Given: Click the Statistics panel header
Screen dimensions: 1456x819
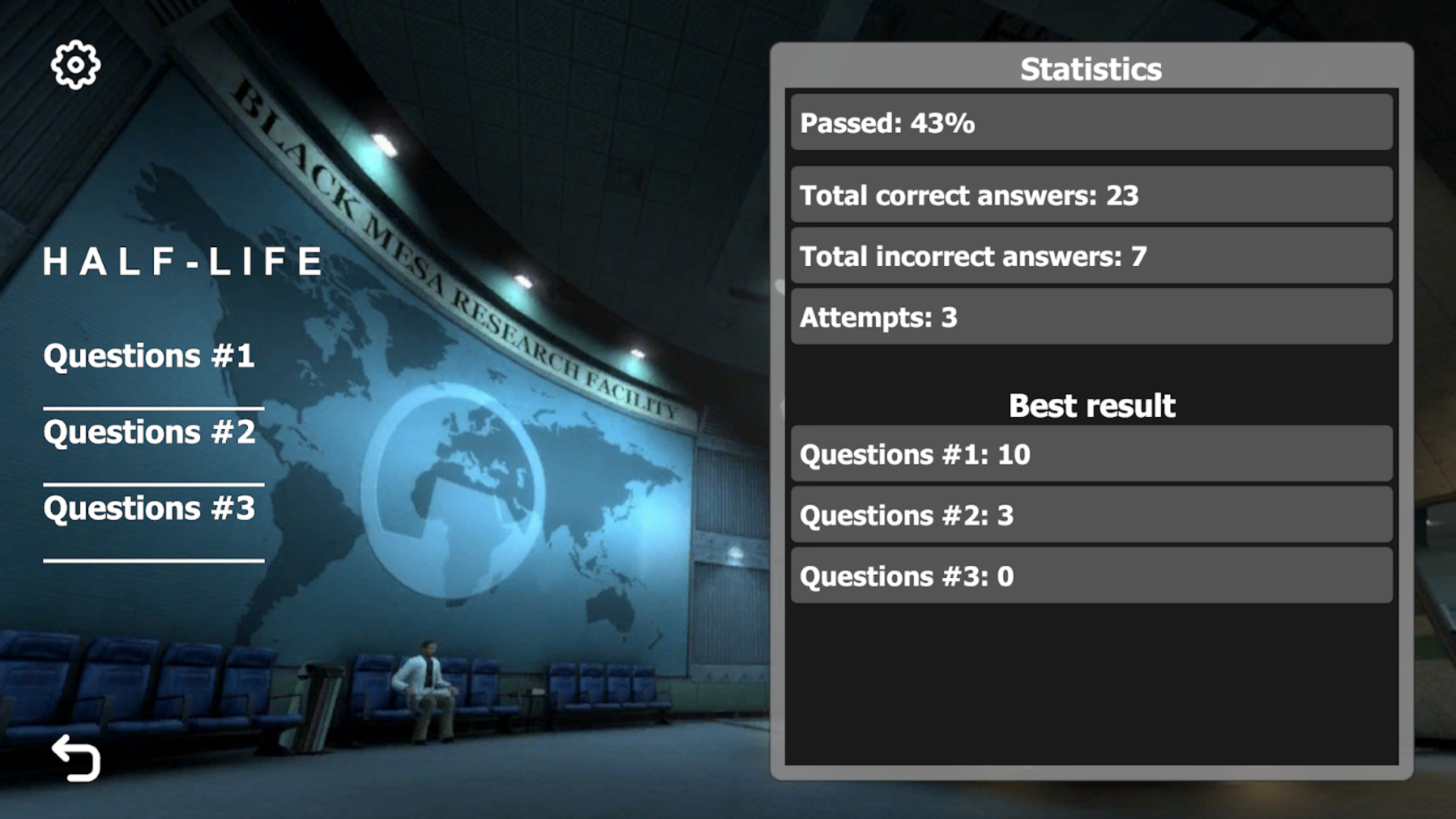Looking at the screenshot, I should click(1090, 68).
